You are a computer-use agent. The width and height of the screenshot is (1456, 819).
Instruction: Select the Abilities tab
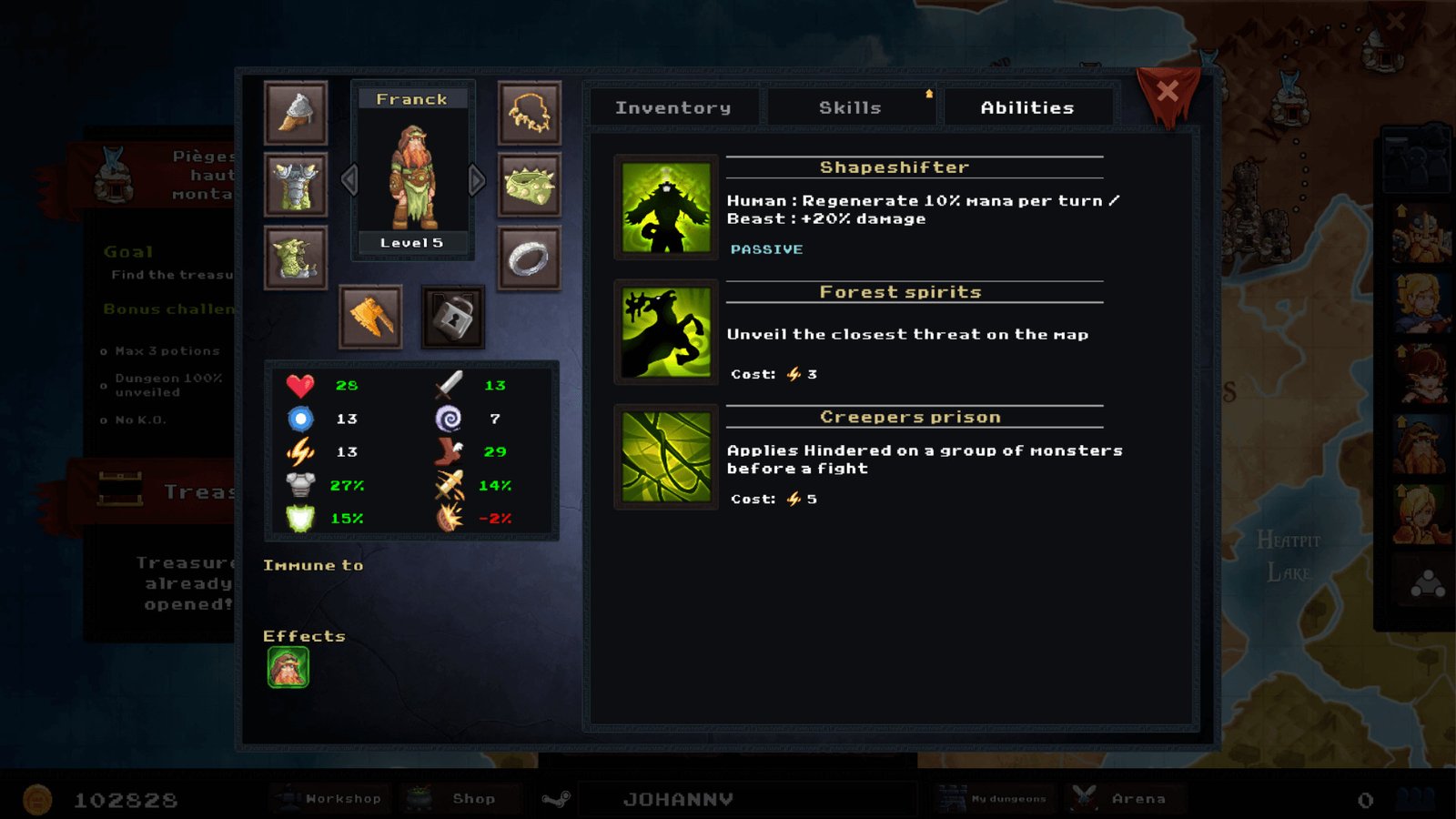tap(1027, 107)
